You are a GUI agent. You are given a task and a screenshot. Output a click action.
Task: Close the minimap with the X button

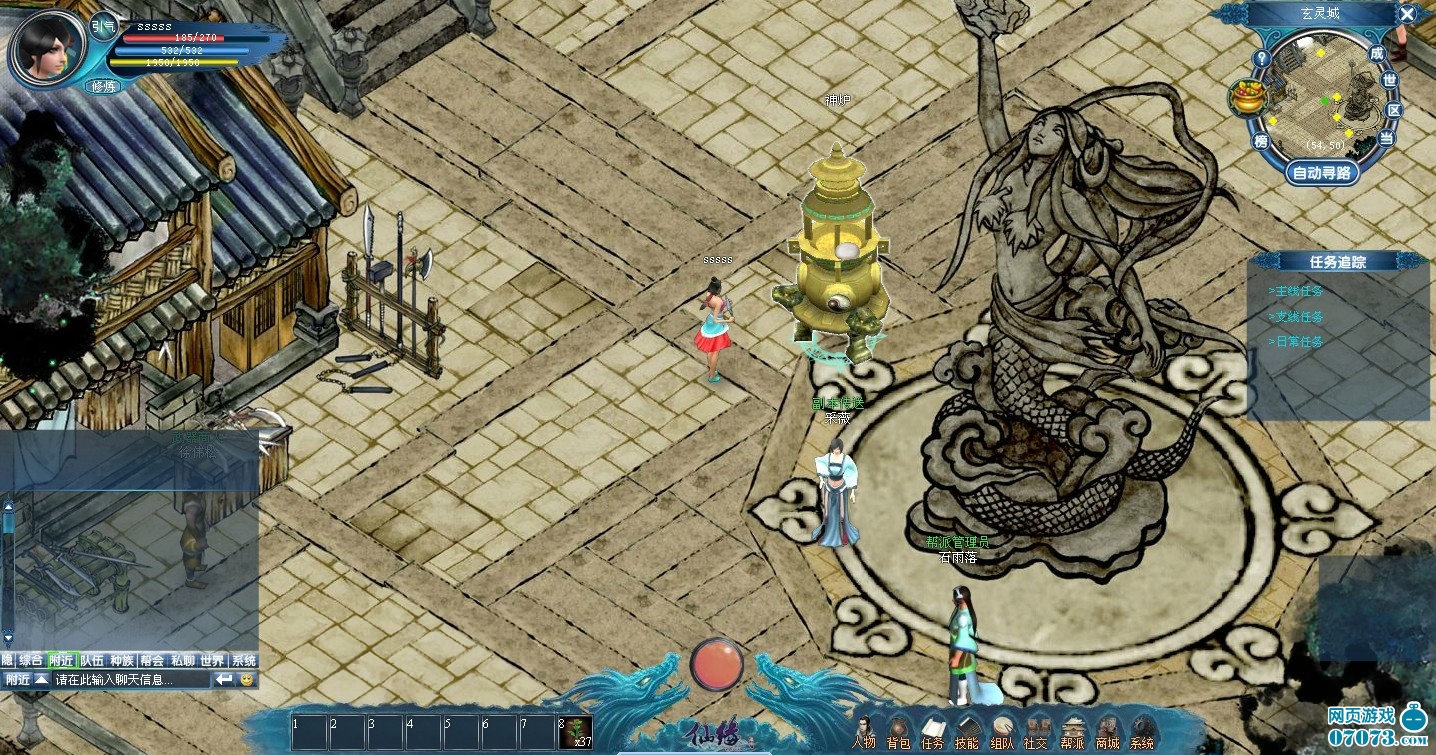coord(1407,14)
